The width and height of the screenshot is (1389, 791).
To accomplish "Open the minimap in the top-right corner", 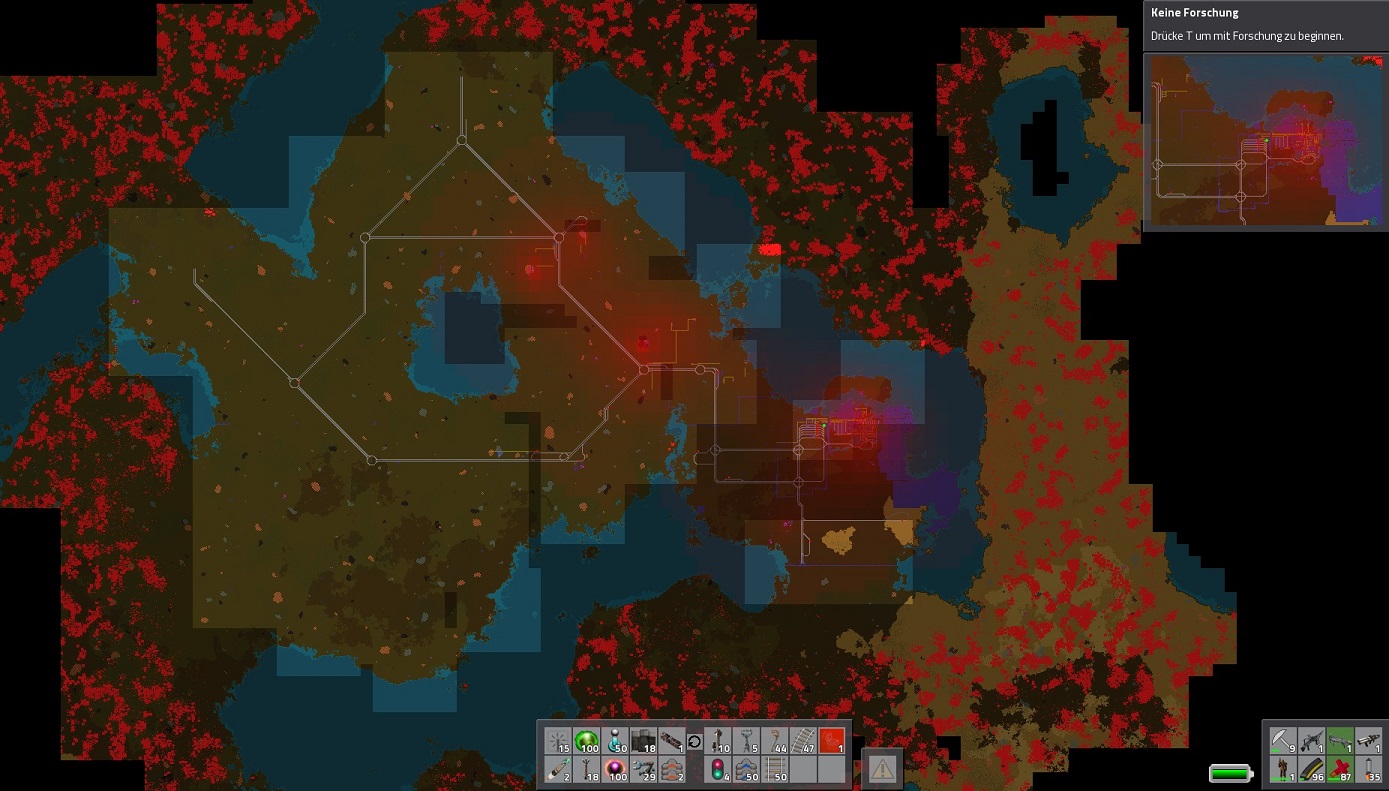I will tap(1265, 141).
